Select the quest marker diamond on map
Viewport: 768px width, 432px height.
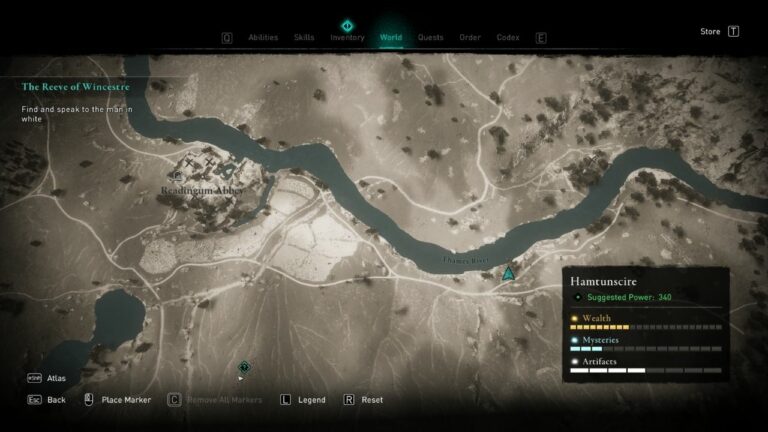pos(244,367)
